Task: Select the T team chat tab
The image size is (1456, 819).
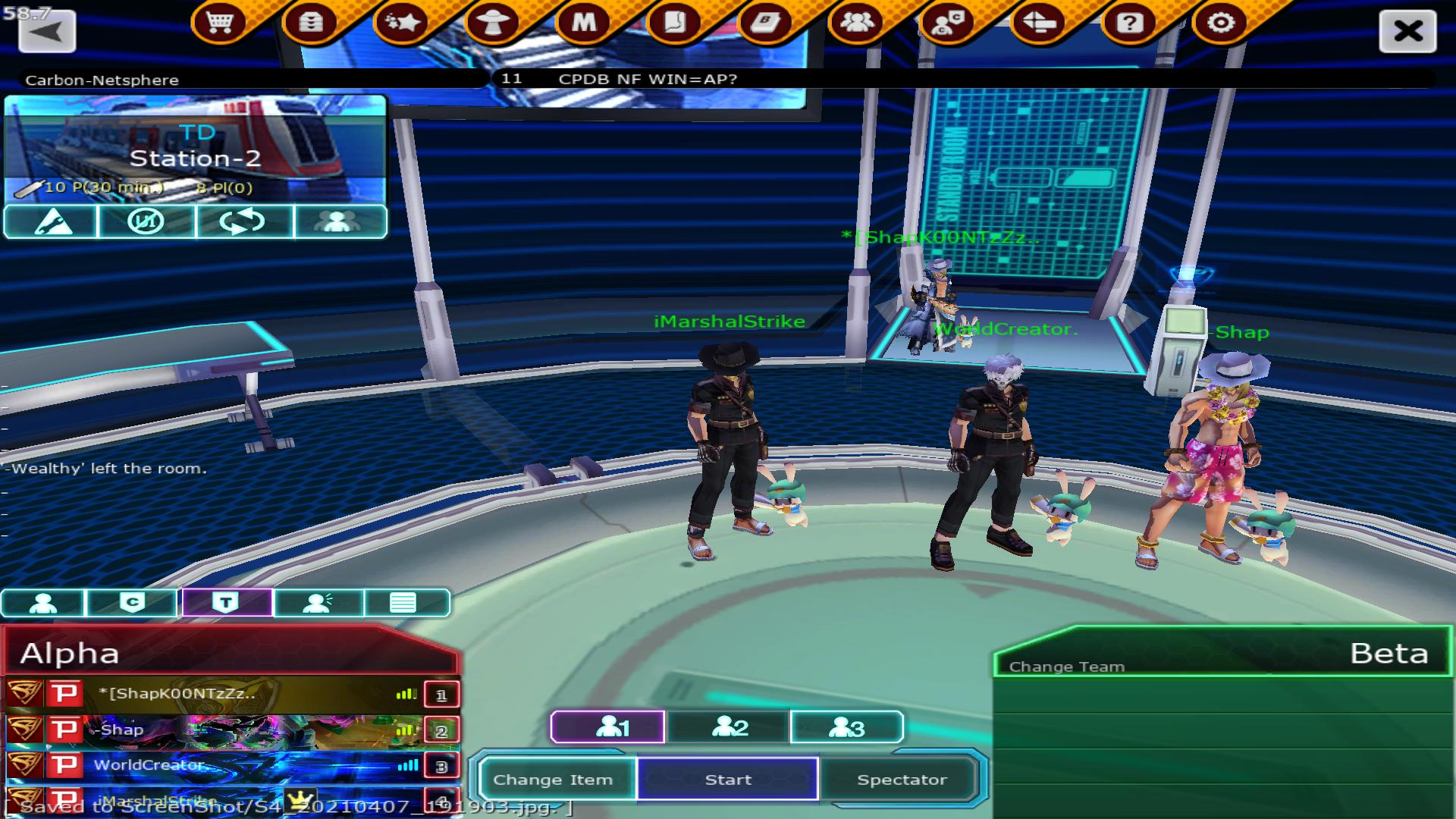Action: [226, 603]
